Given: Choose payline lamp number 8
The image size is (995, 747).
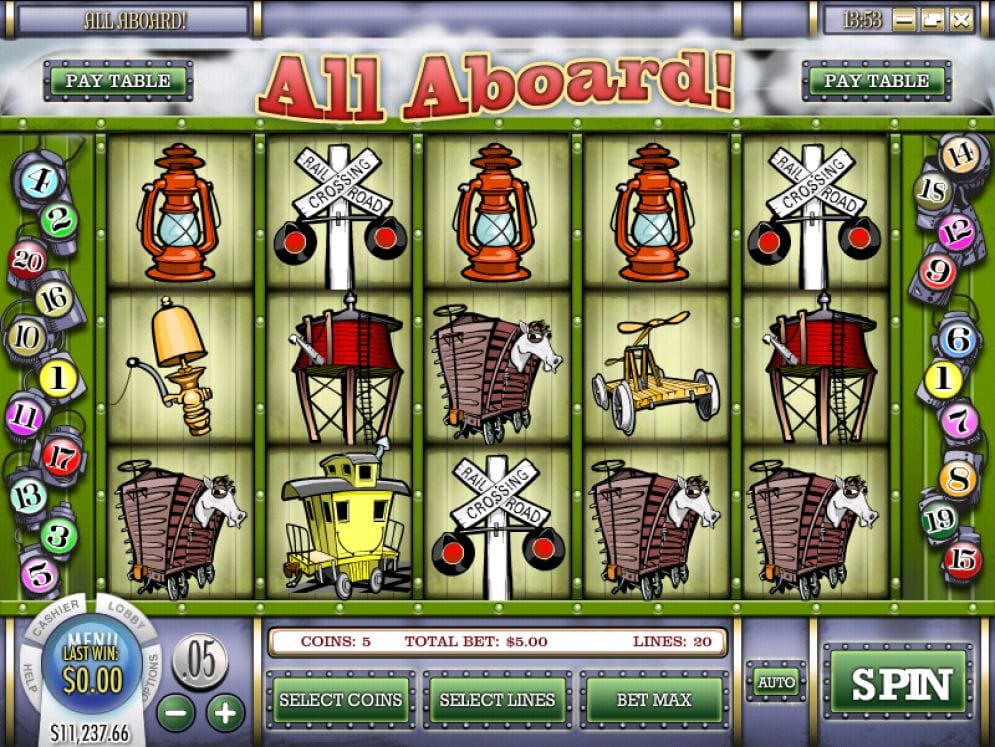Looking at the screenshot, I should [957, 479].
